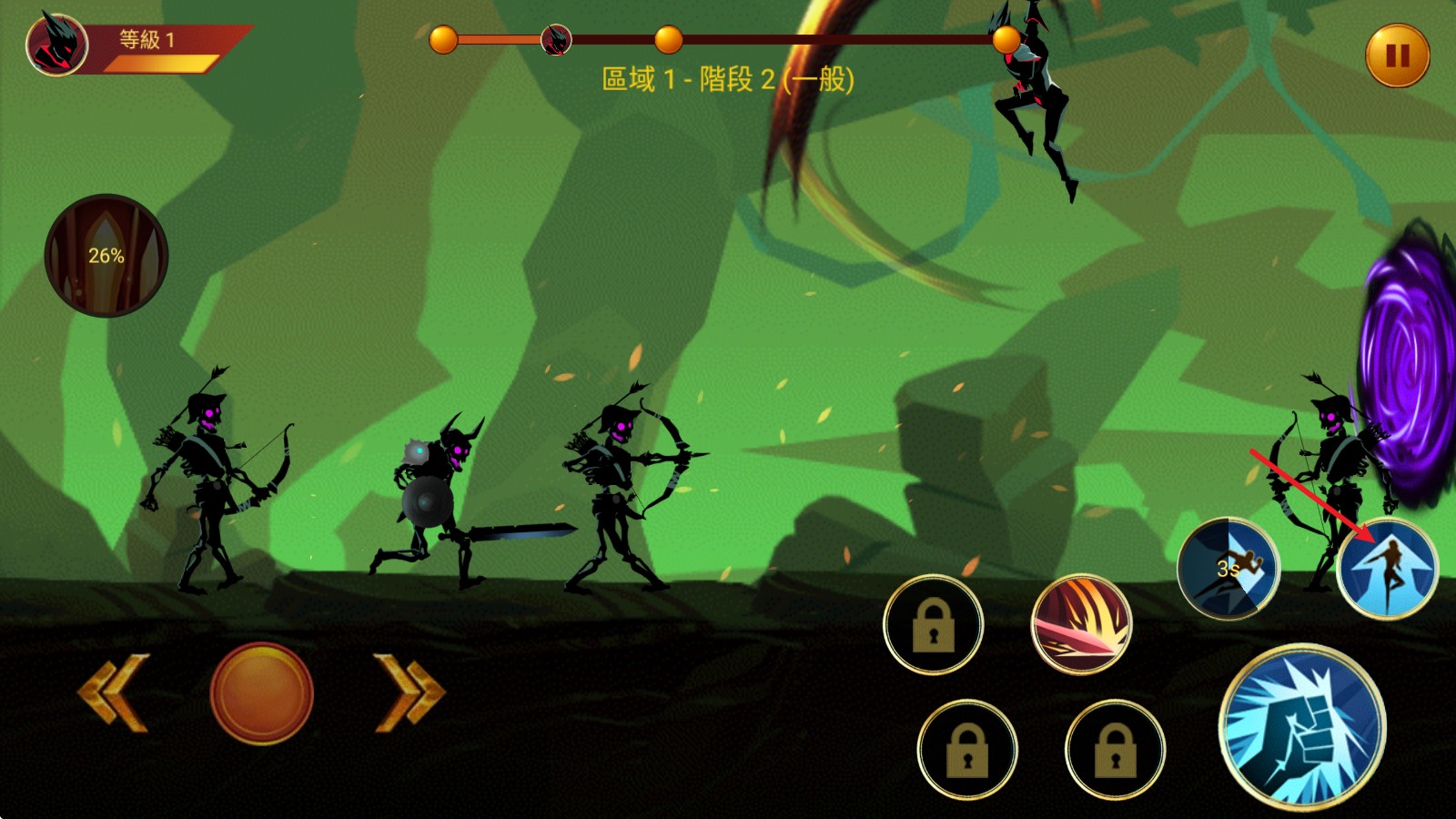Tap the 26% rage gauge orb
This screenshot has height=819, width=1456.
click(106, 256)
